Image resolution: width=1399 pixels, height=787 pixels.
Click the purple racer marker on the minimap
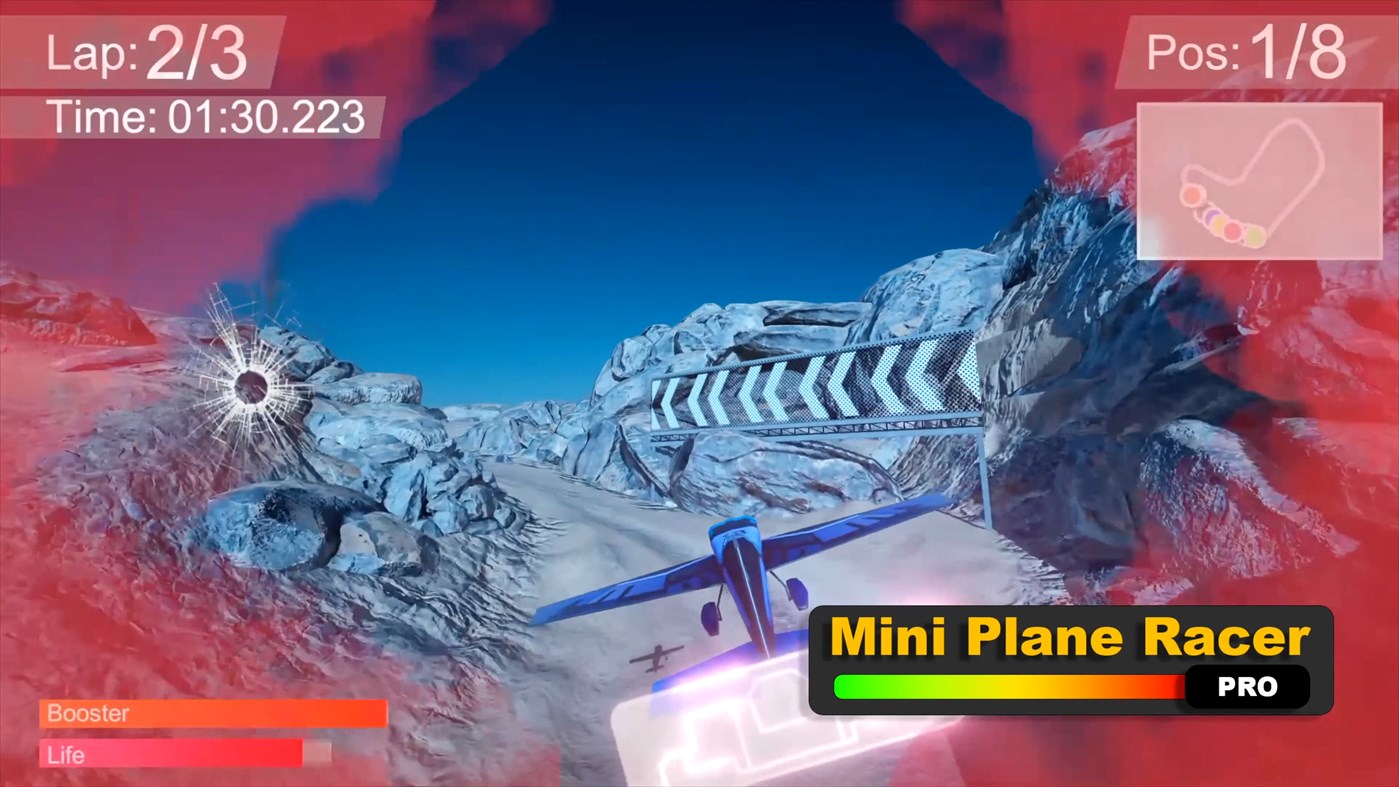click(1212, 215)
